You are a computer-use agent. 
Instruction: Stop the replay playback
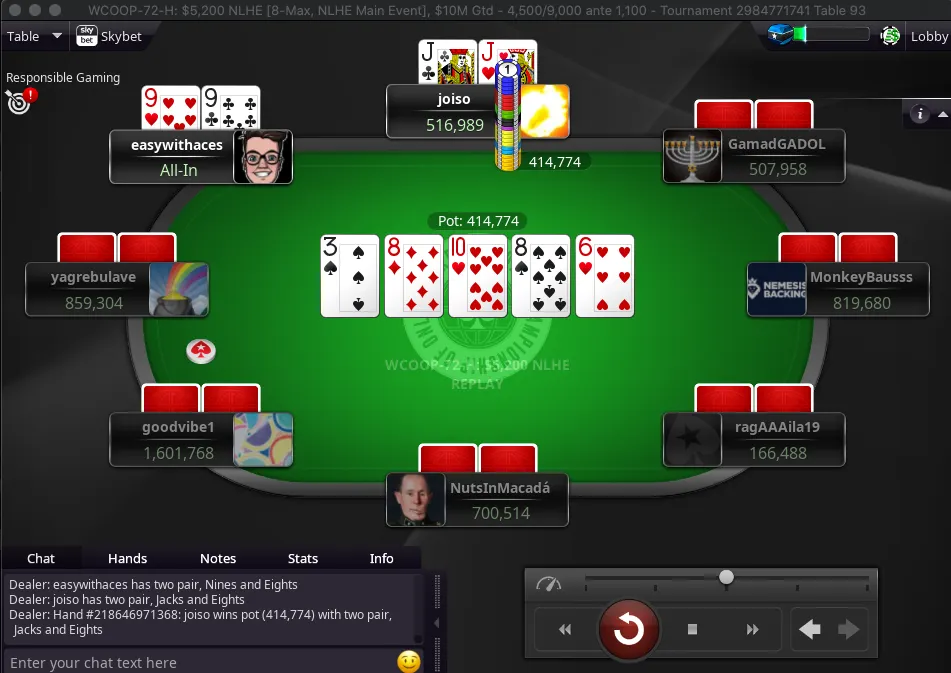692,629
